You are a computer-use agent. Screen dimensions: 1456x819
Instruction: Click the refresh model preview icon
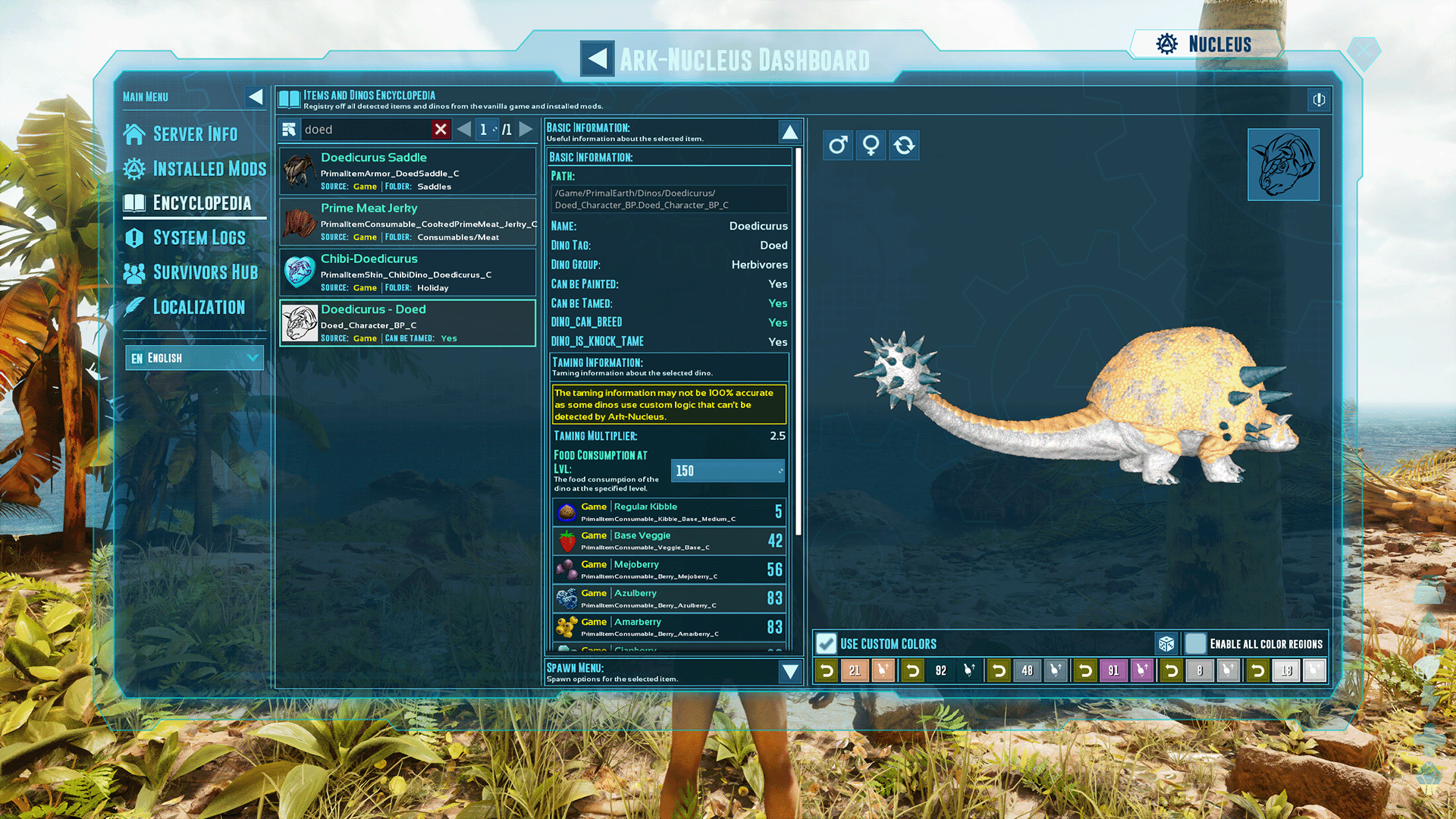click(x=904, y=145)
